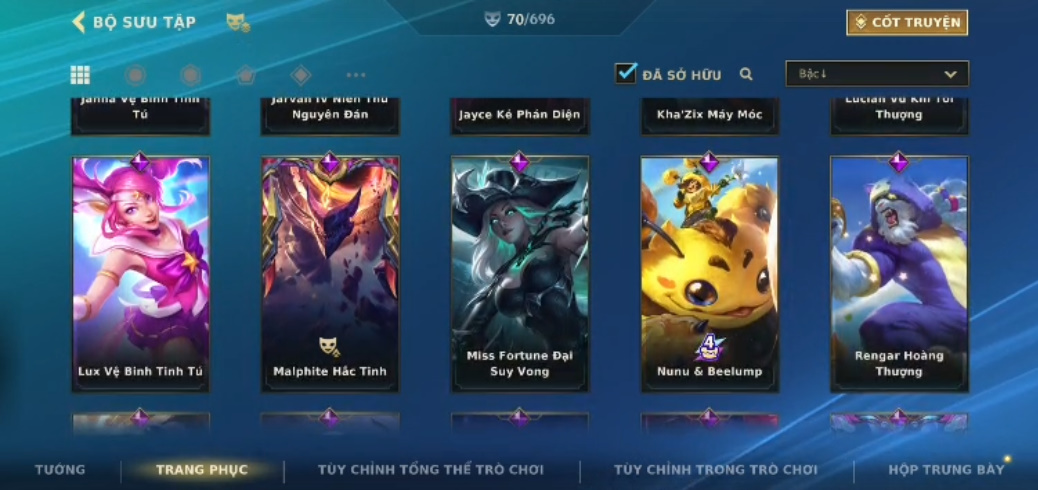Switch to the Hộp Trưng Bày tab
The width and height of the screenshot is (1038, 490).
pyautogui.click(x=946, y=469)
